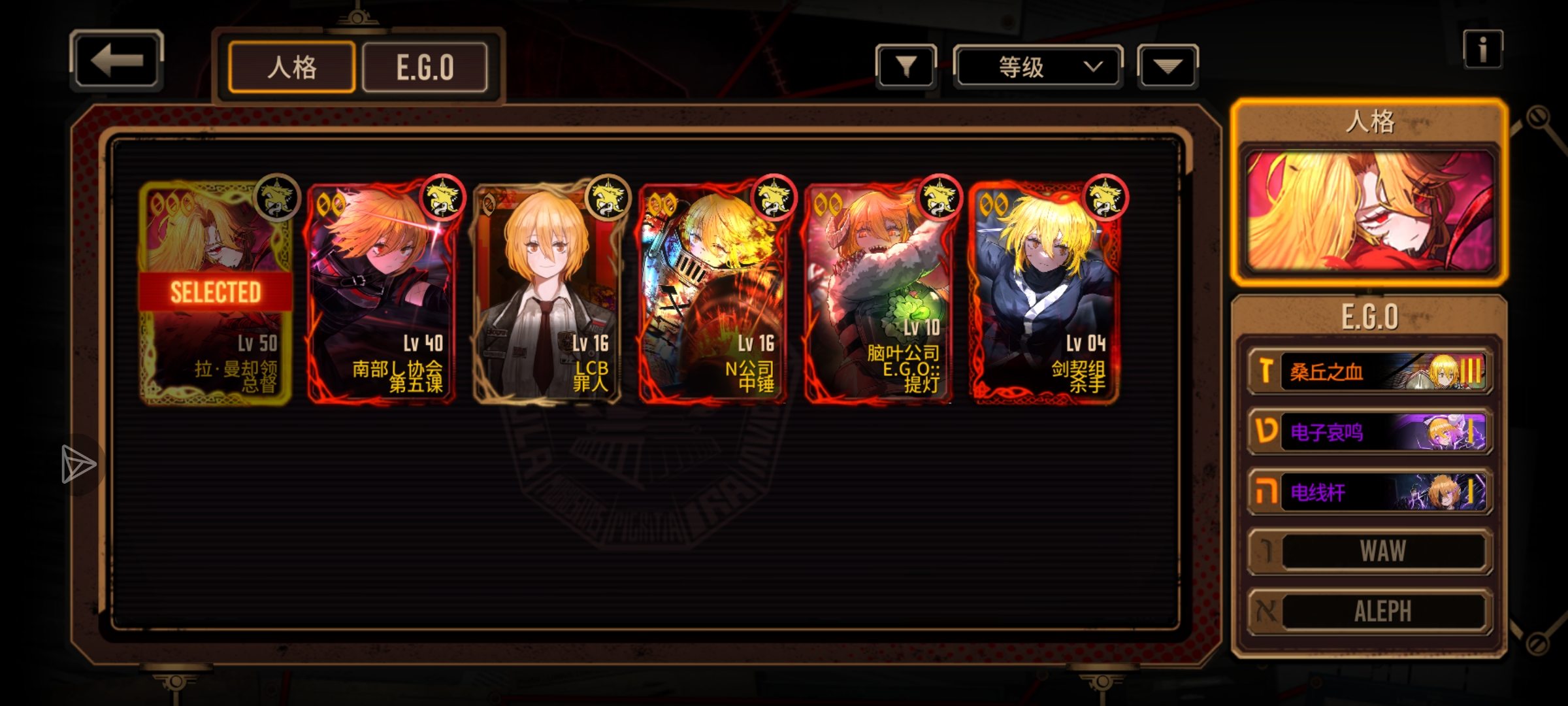Select the 桑丘之血 E.G.O slot
The image size is (1568, 706).
[x=1370, y=372]
